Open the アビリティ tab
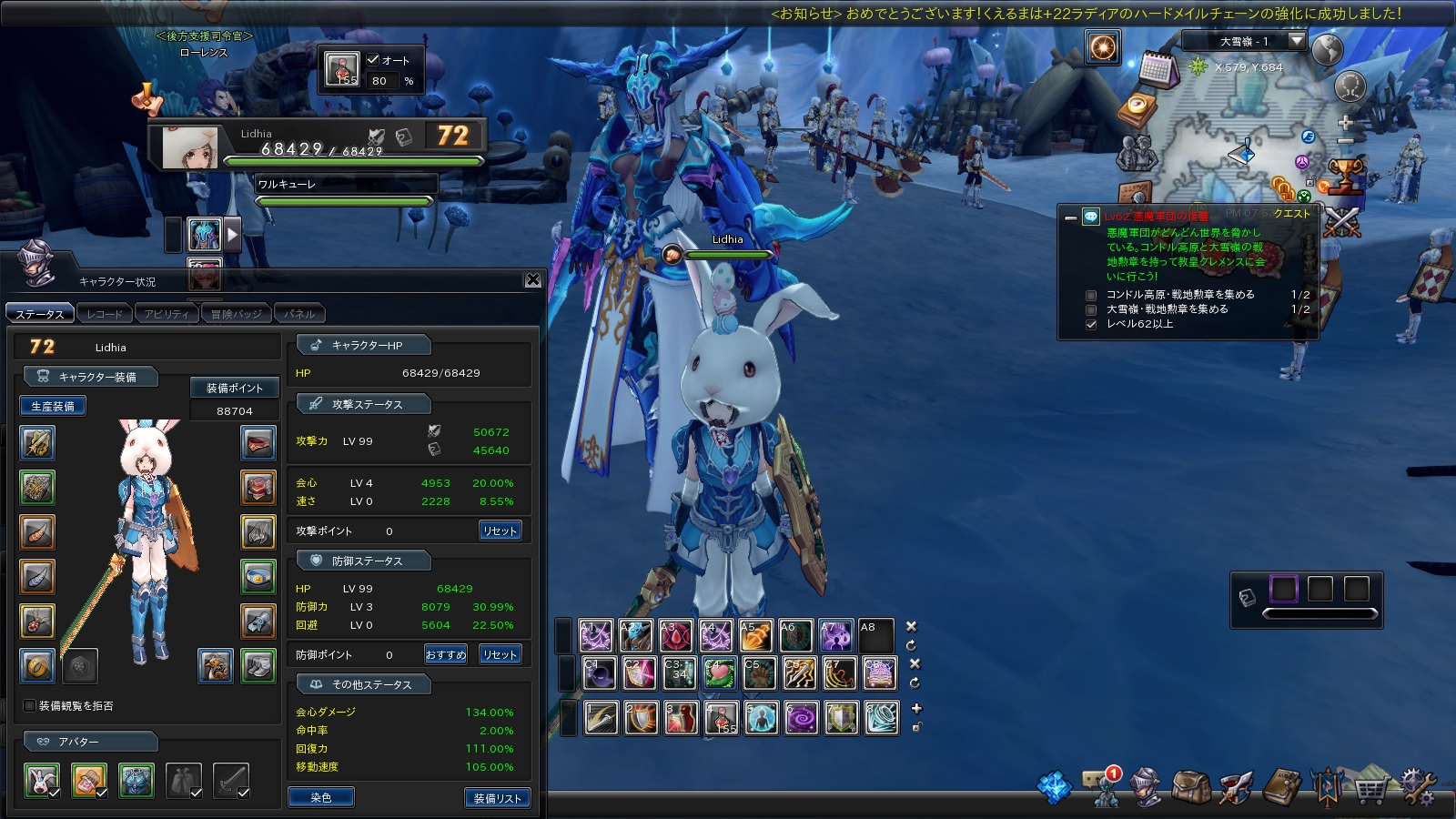This screenshot has width=1456, height=819. tap(167, 314)
